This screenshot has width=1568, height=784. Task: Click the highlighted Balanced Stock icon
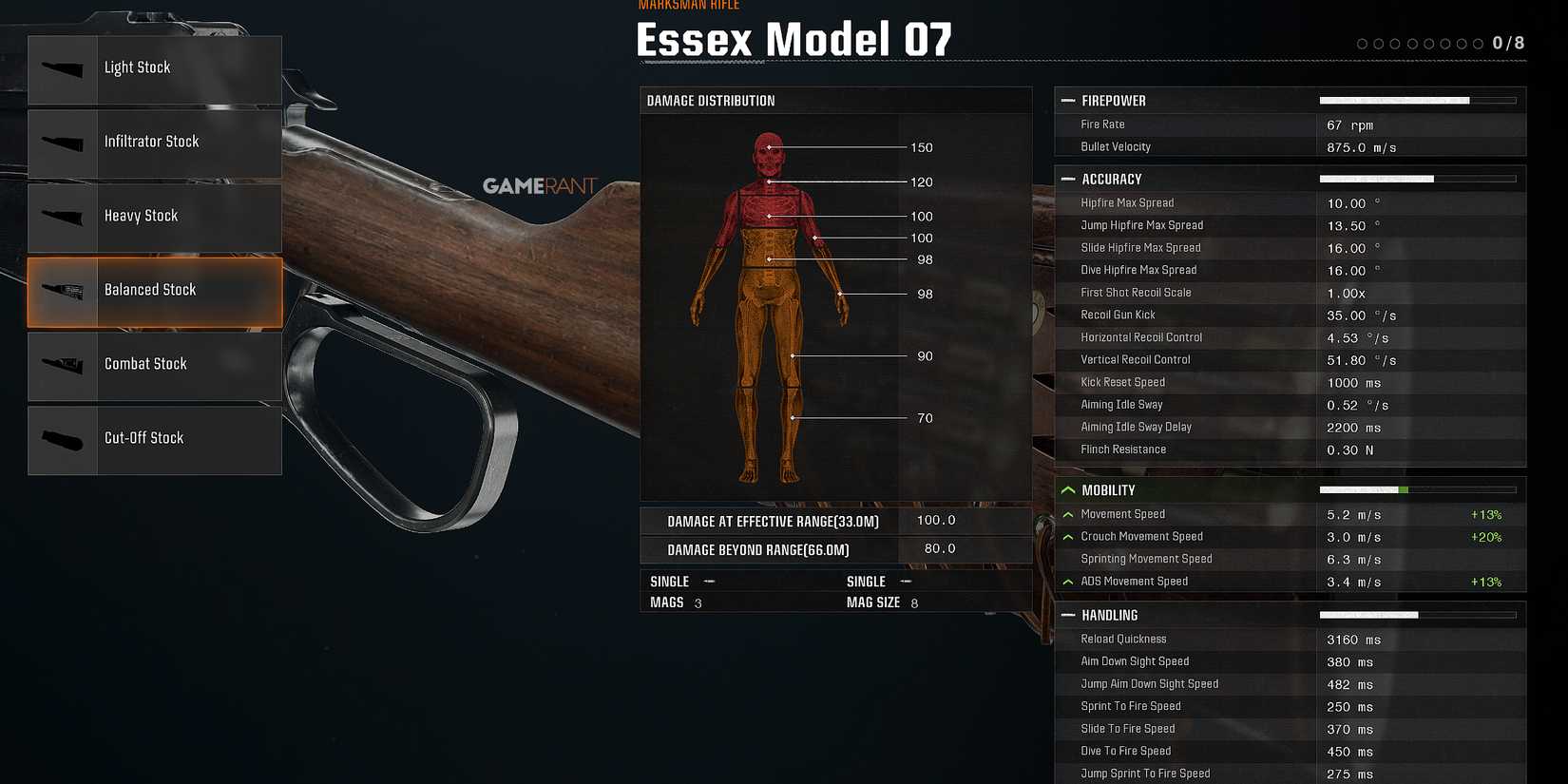tap(62, 292)
